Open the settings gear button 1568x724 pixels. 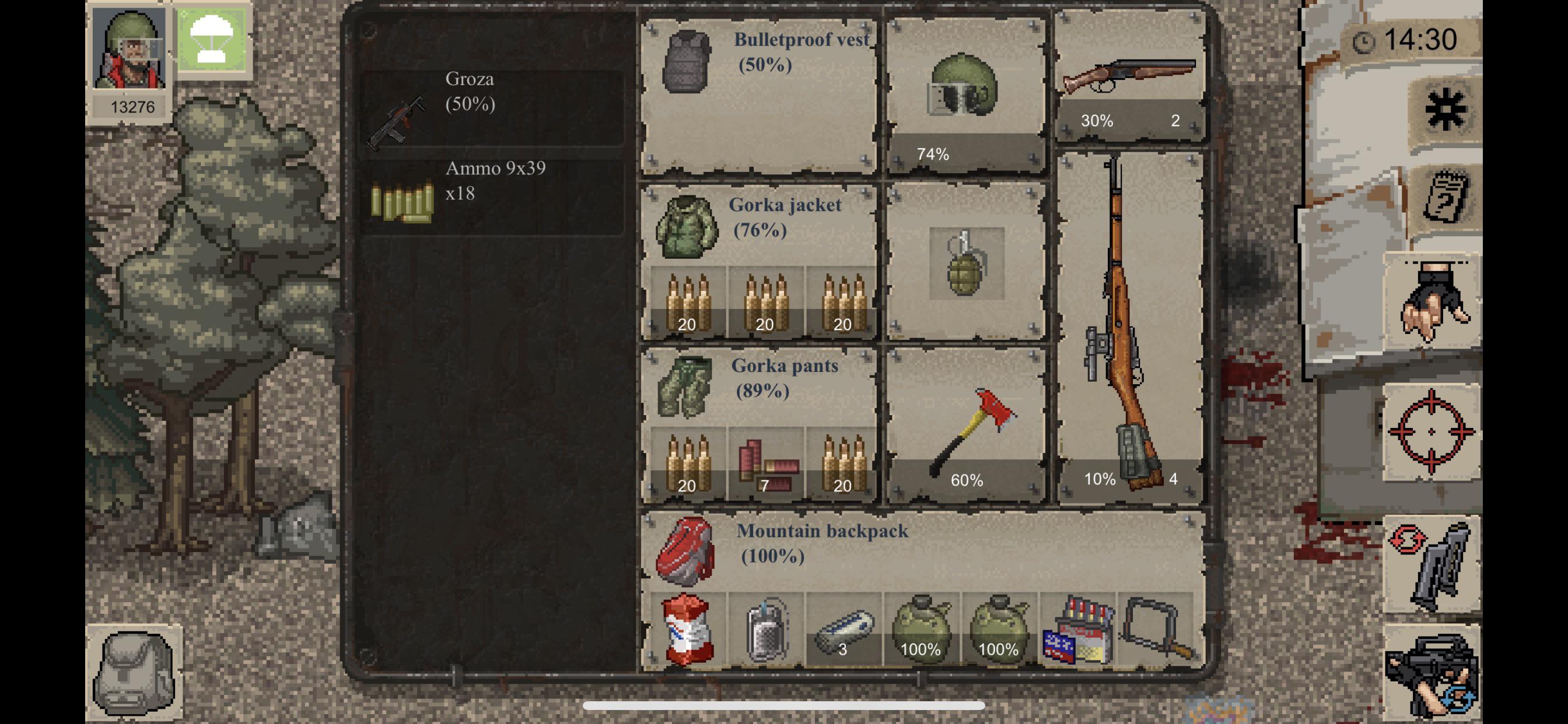(x=1444, y=110)
